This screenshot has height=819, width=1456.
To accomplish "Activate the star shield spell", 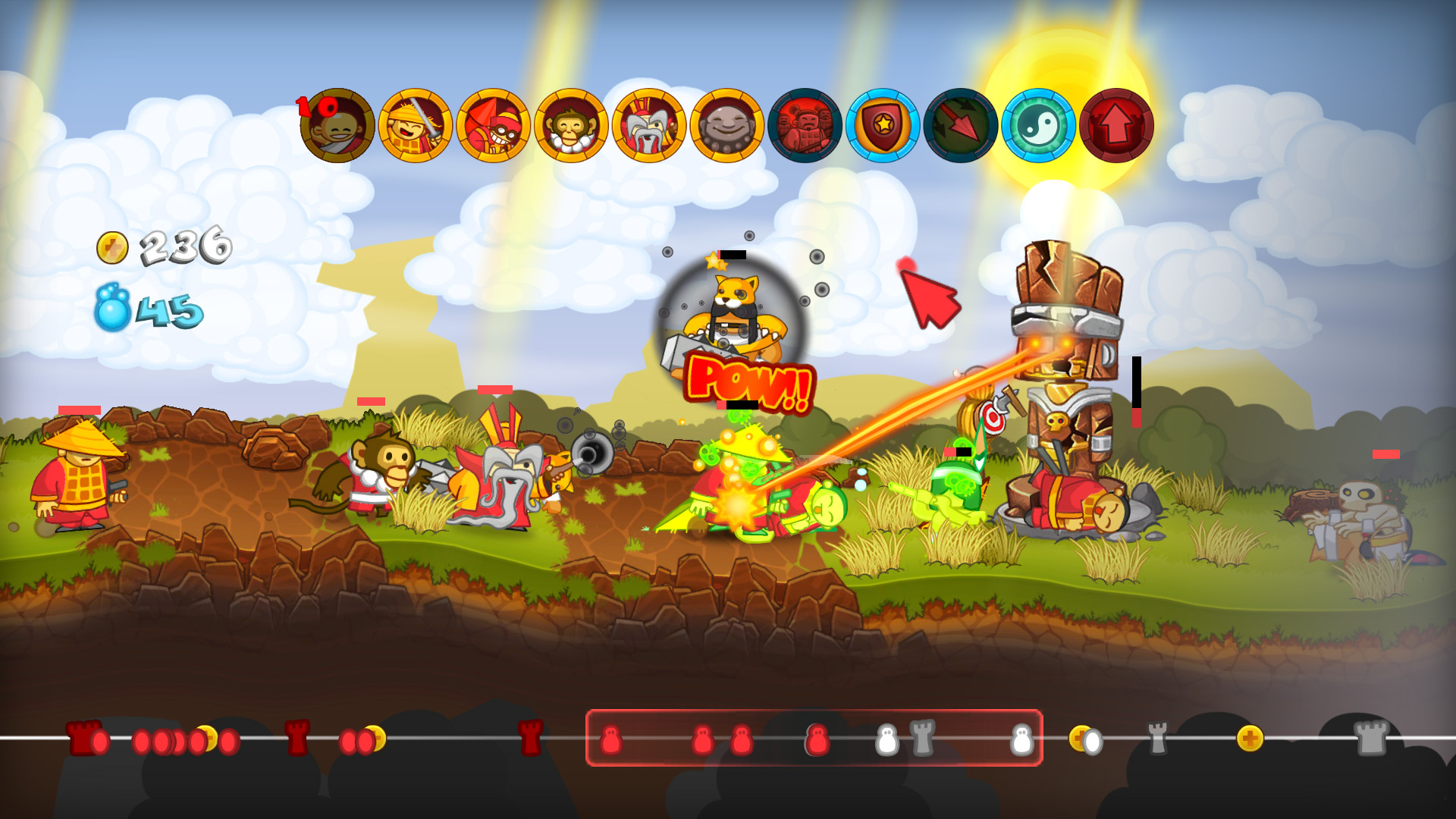I will click(883, 125).
